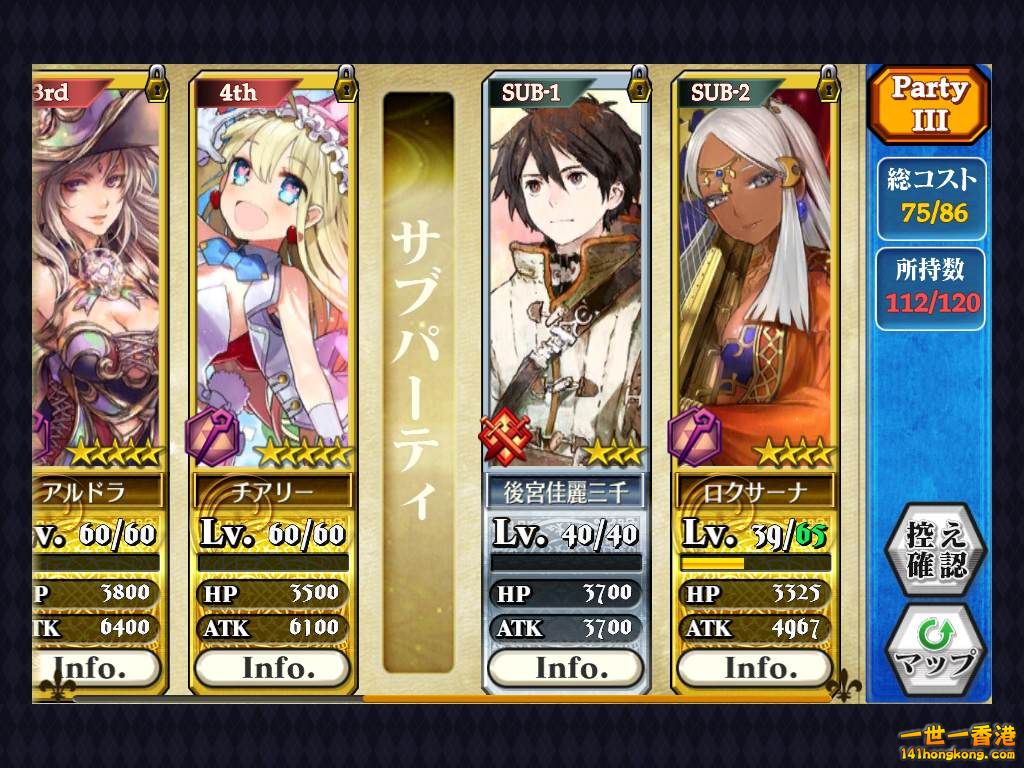Screen dimensions: 1024x768
Task: Switch party with the Party III button
Action: click(x=928, y=104)
